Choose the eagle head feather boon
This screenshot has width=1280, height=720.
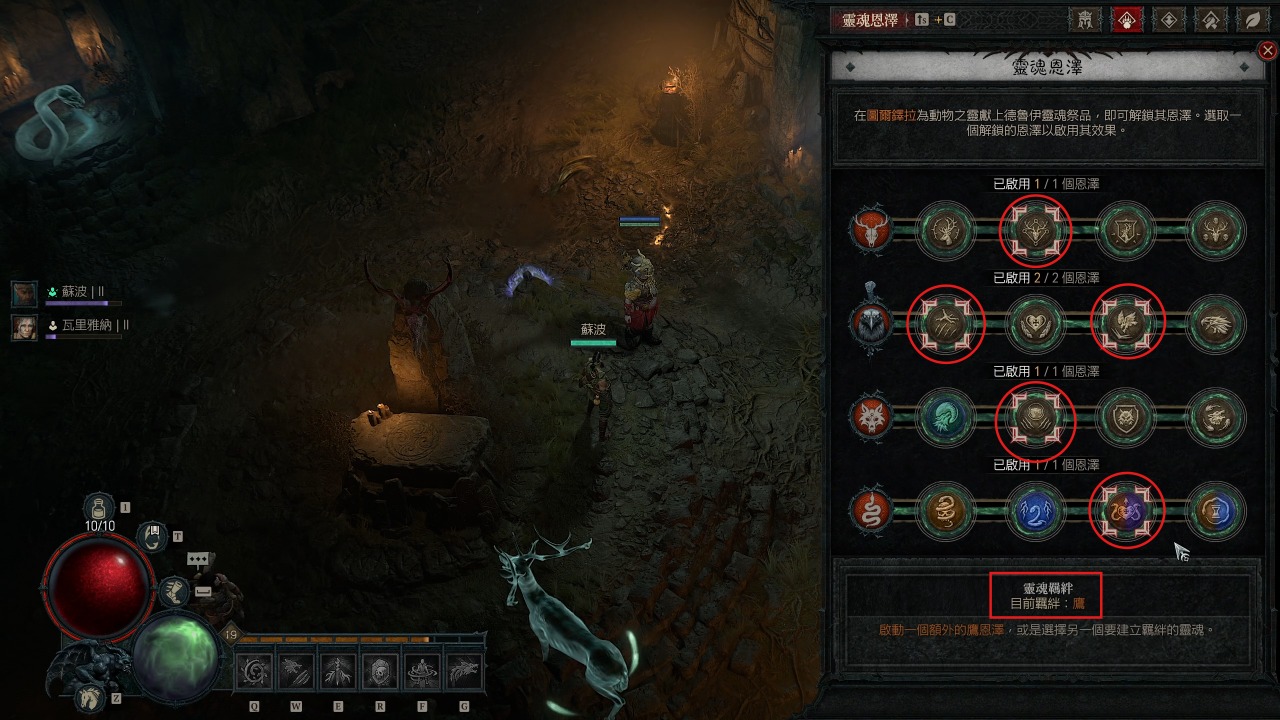tap(1216, 324)
